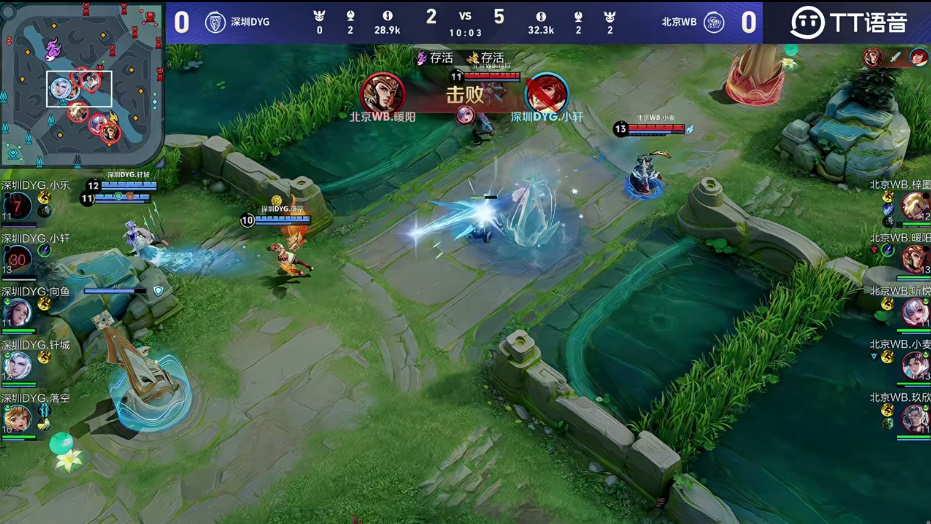Click the defeated hero portrait in kill banner
931x524 pixels.
pyautogui.click(x=546, y=93)
